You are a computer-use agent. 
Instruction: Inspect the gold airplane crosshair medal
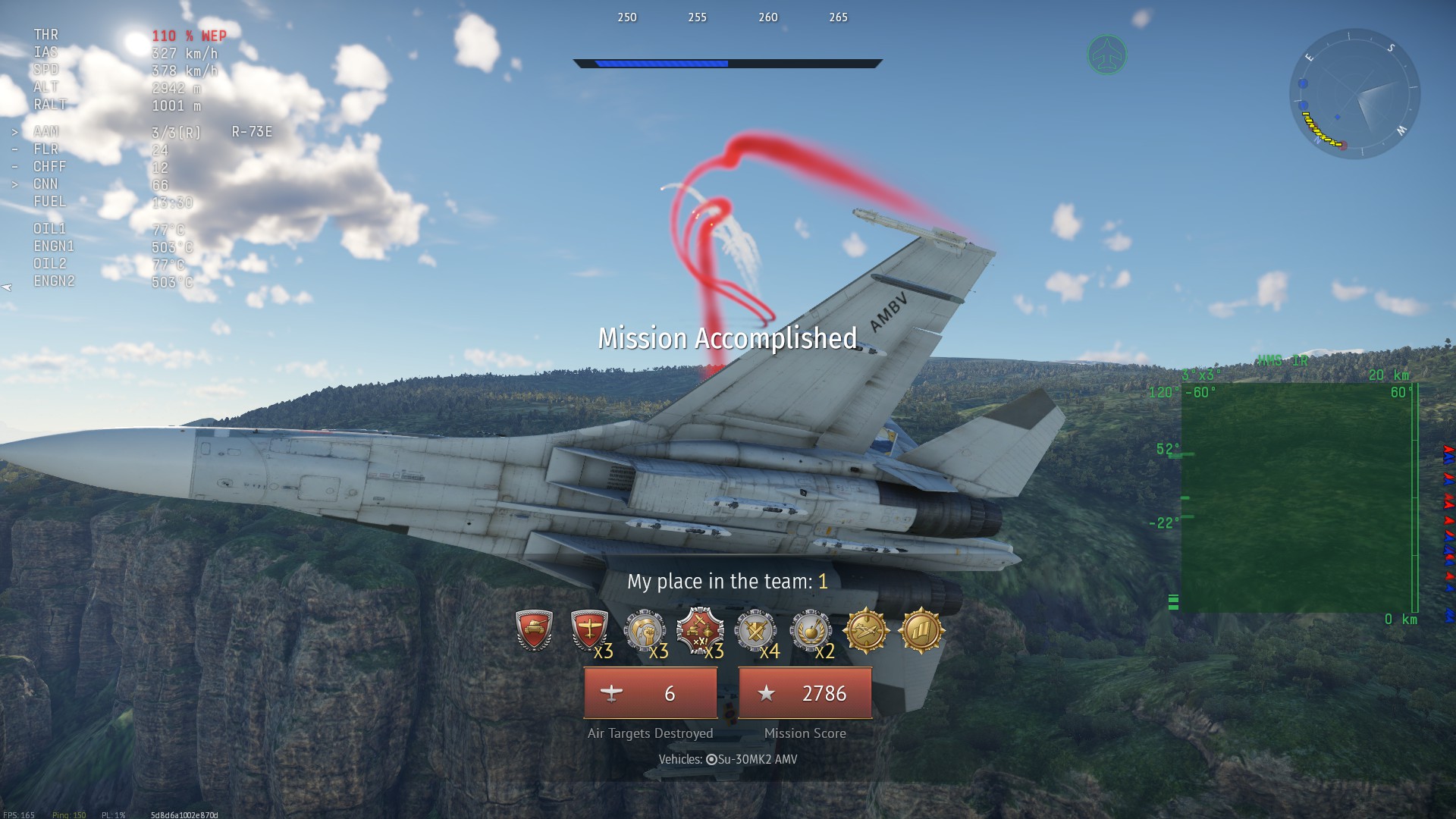click(866, 630)
